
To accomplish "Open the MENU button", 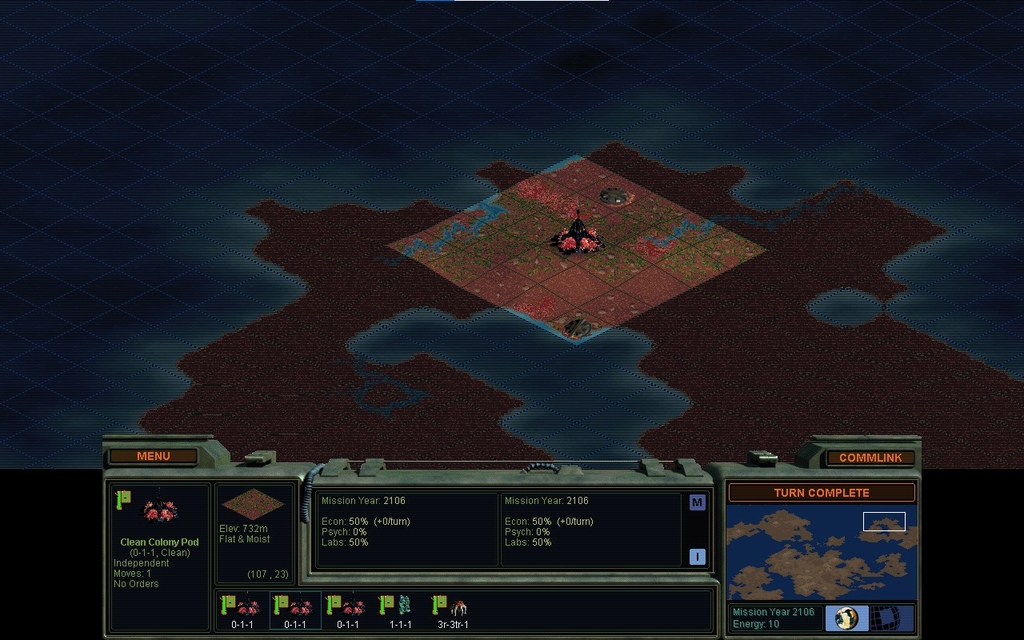I will click(x=153, y=456).
